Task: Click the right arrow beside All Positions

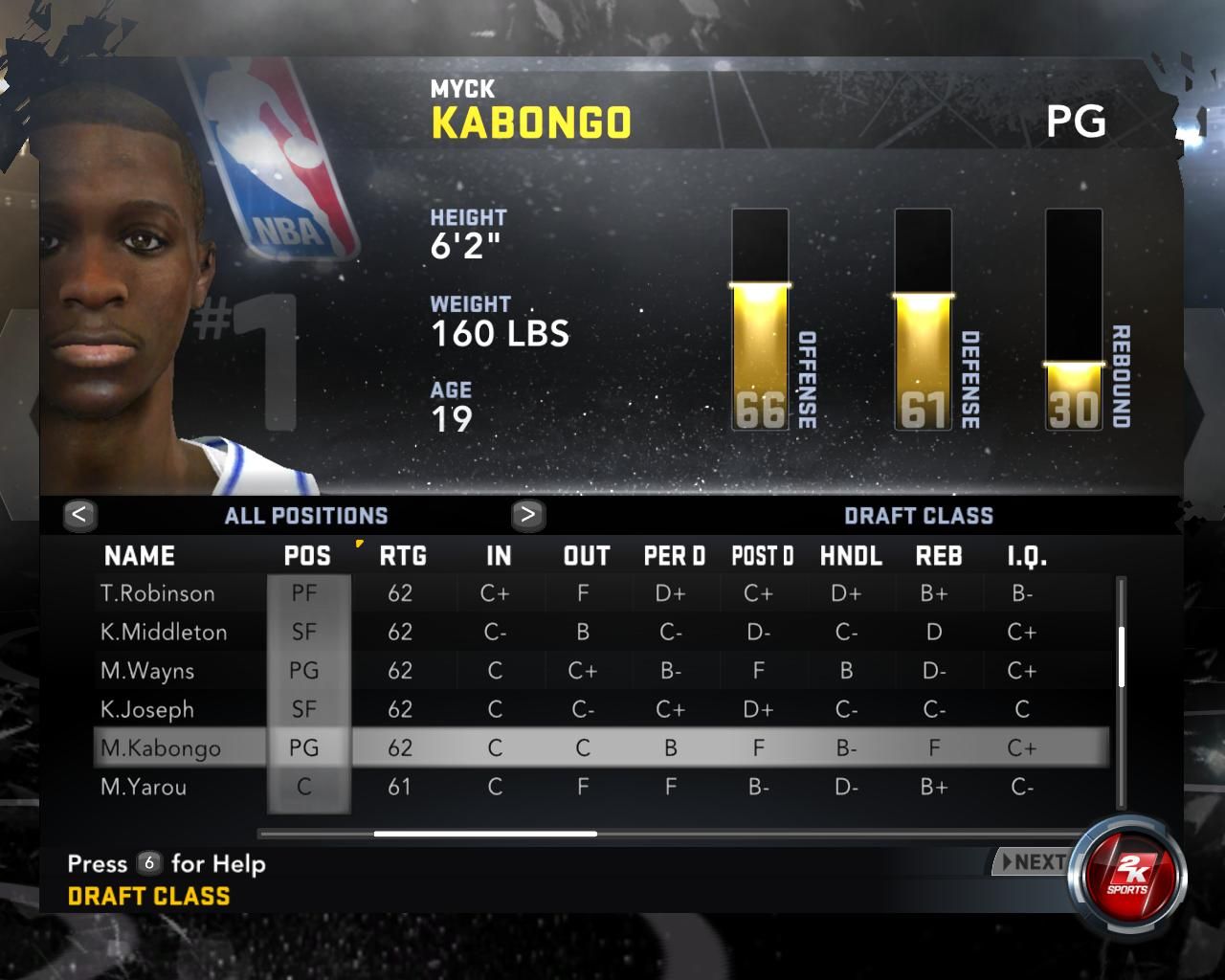Action: click(527, 515)
